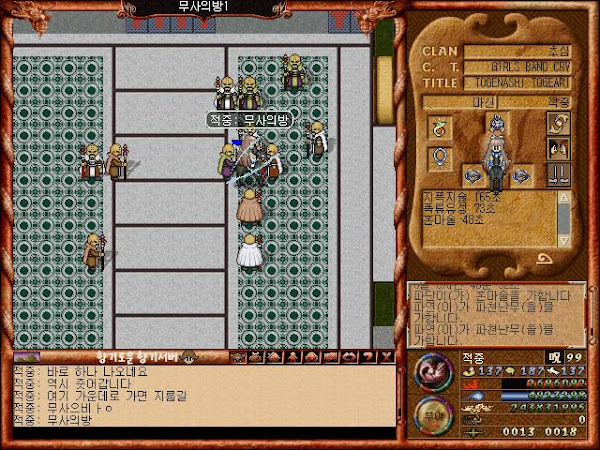Click the small purple icon left of chat header
Screen dimensions: 600x450
coord(27,357)
